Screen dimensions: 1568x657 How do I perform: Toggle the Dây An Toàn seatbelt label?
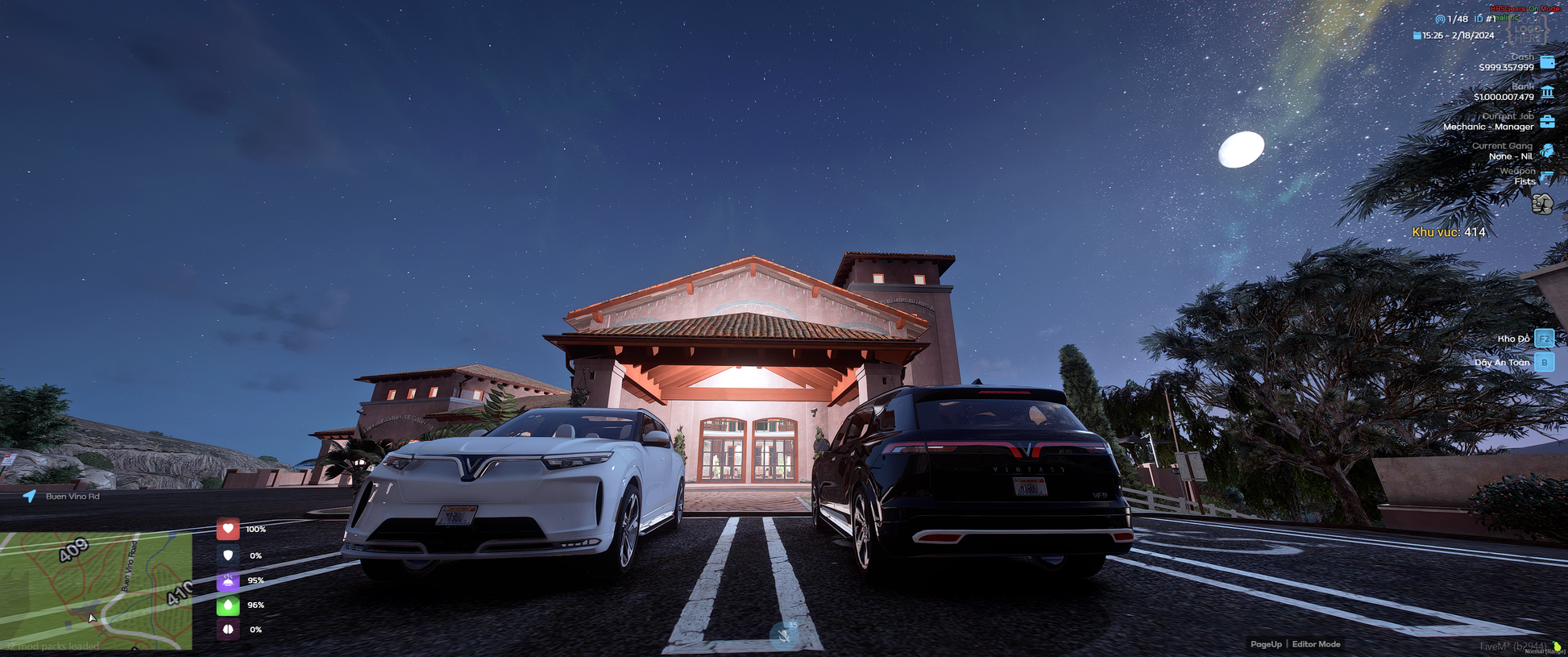pos(1502,363)
